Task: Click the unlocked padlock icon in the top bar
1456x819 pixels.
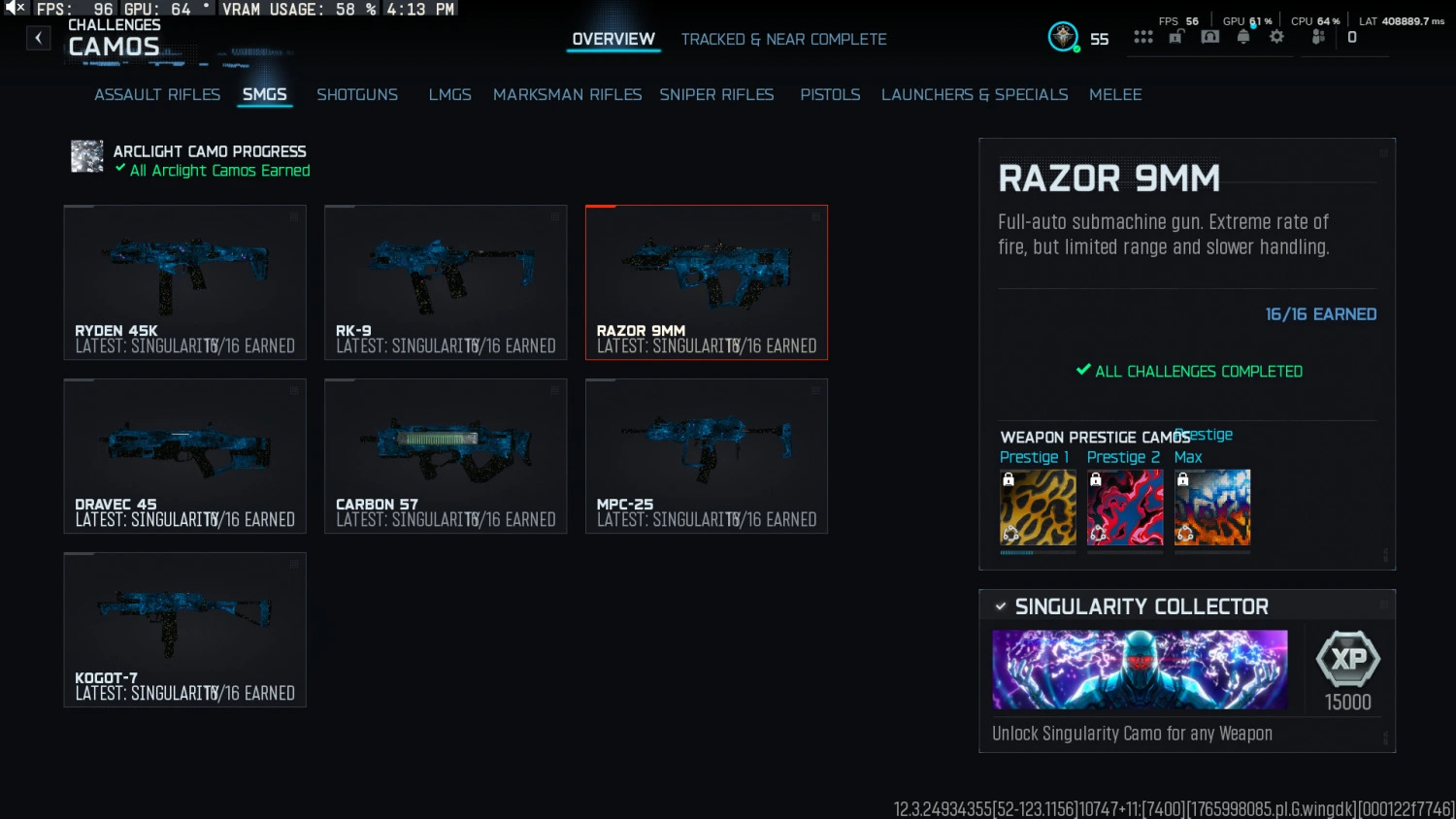Action: (x=1175, y=36)
